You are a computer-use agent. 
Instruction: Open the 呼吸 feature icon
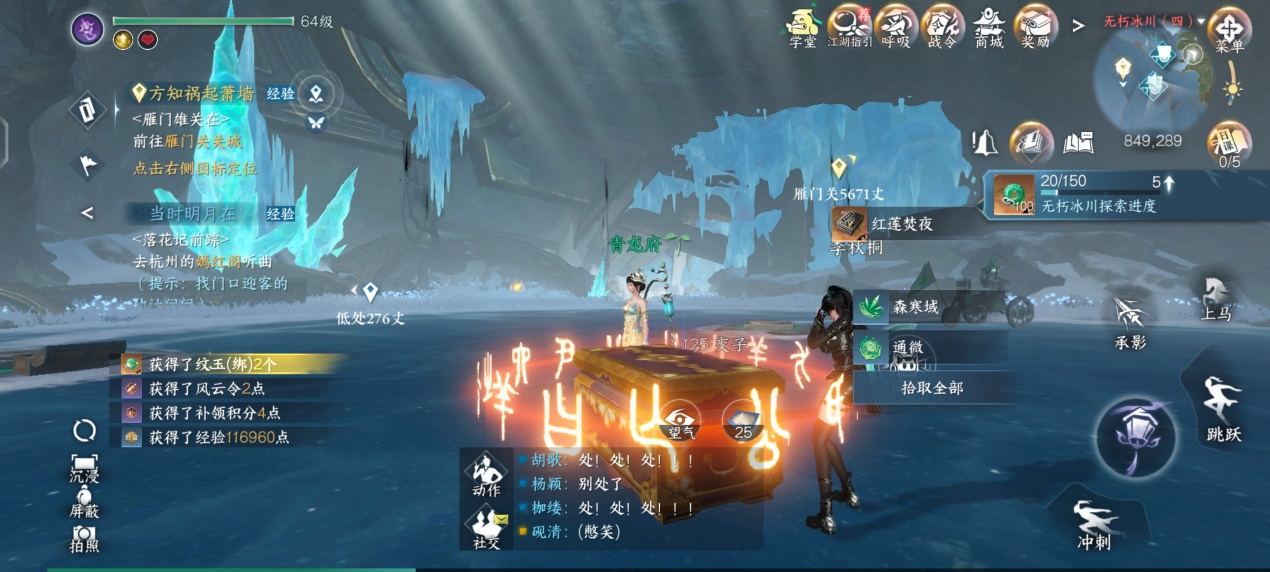[x=895, y=26]
